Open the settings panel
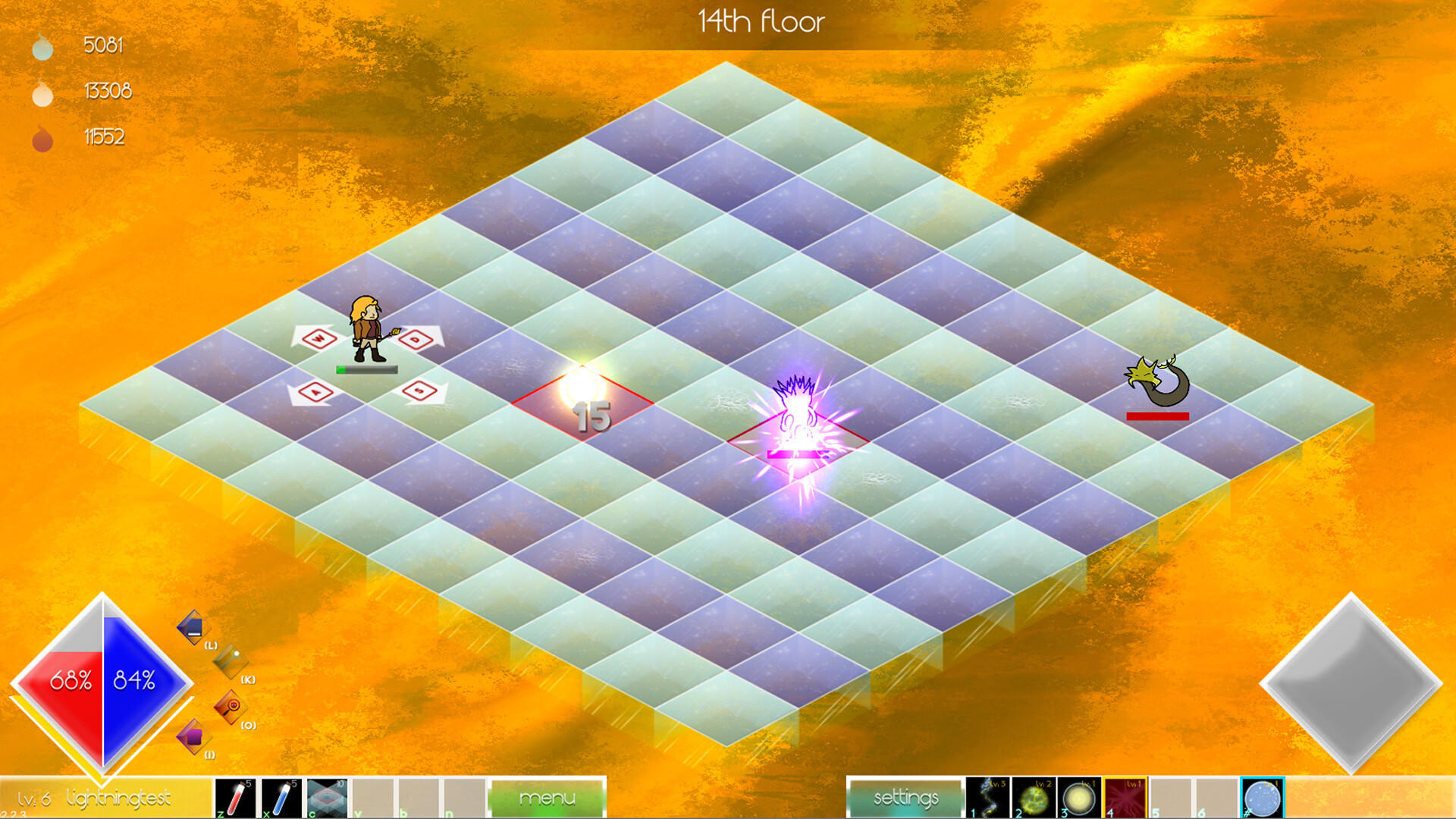The height and width of the screenshot is (819, 1456). (x=905, y=797)
